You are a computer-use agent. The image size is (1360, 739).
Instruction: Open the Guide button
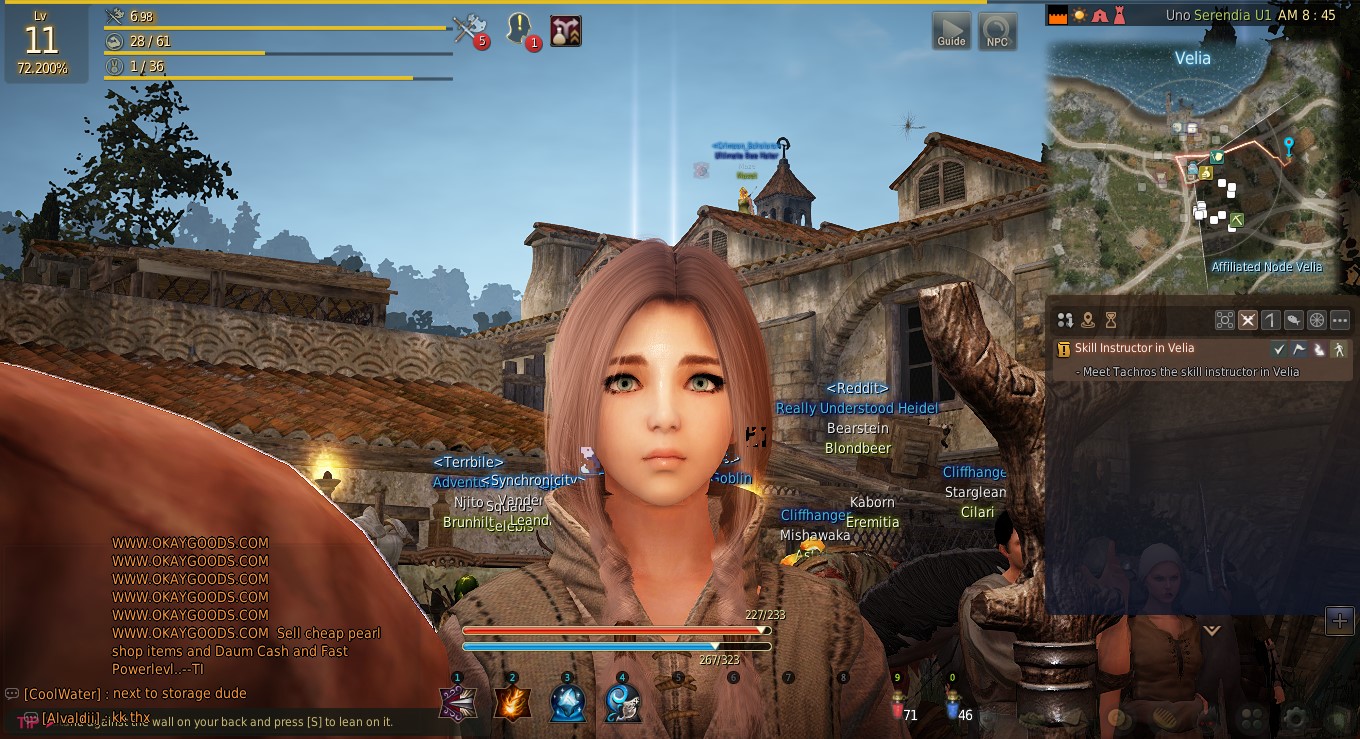tap(951, 31)
